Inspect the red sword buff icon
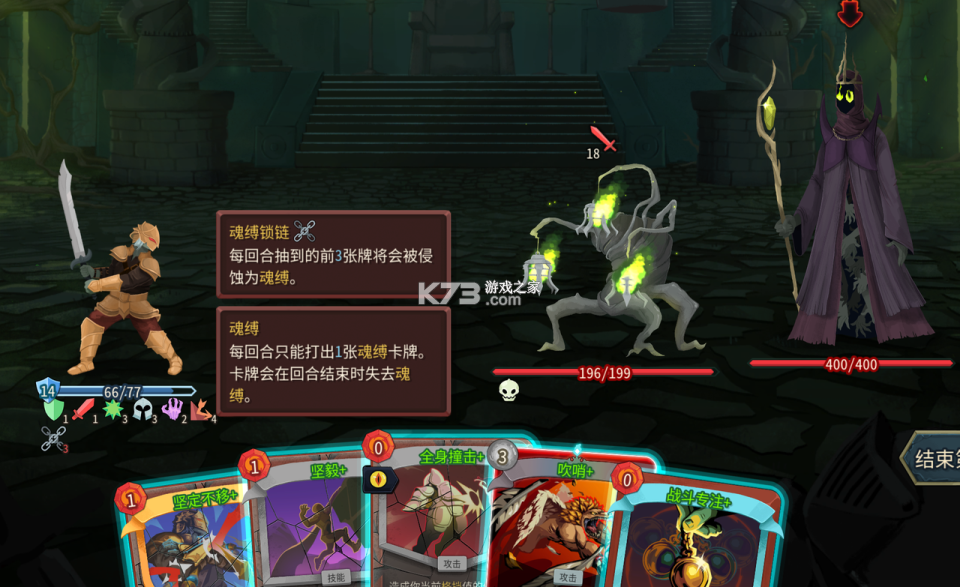This screenshot has width=960, height=587. point(83,409)
